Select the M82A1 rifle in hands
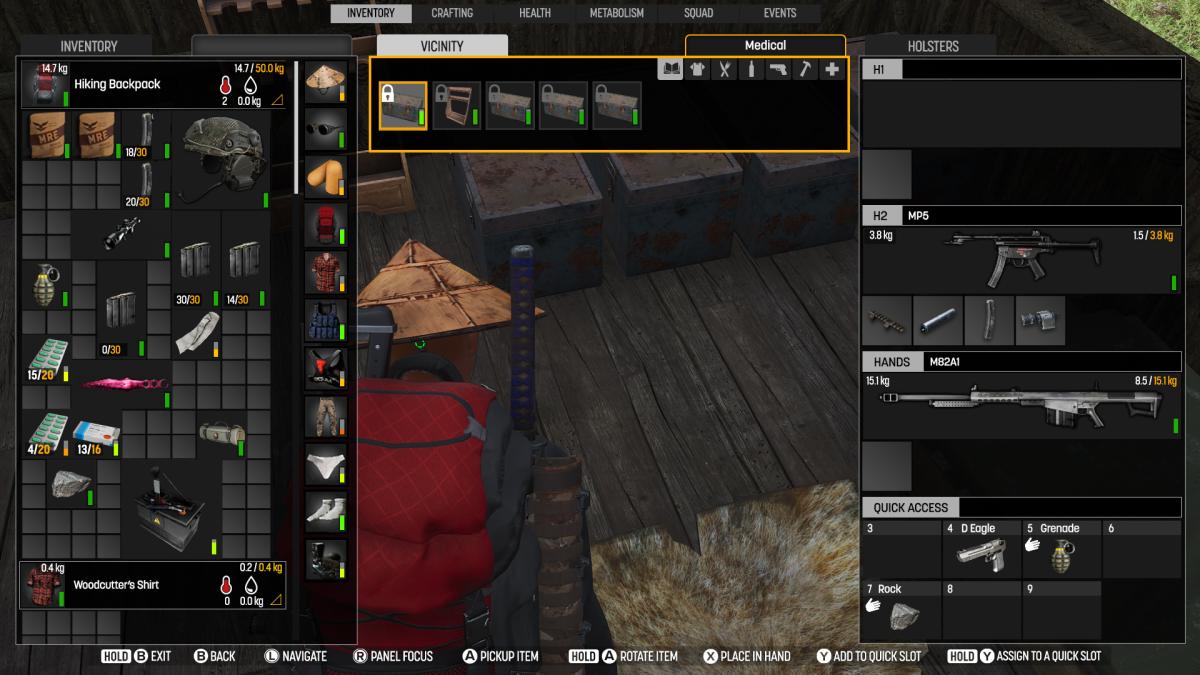This screenshot has width=1200, height=675. point(1020,406)
